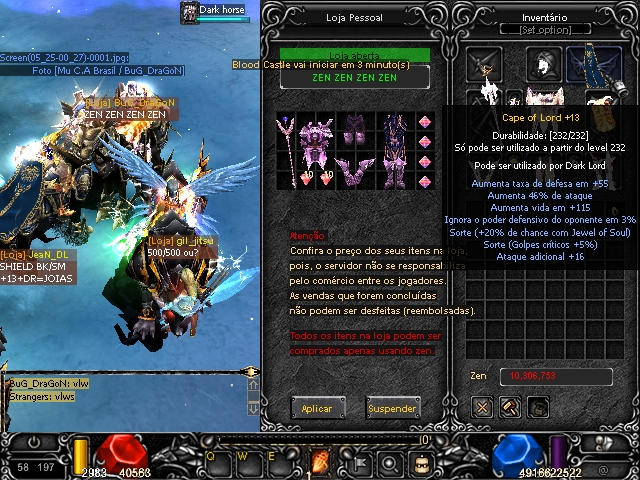Close the inventory with the X button

click(483, 407)
